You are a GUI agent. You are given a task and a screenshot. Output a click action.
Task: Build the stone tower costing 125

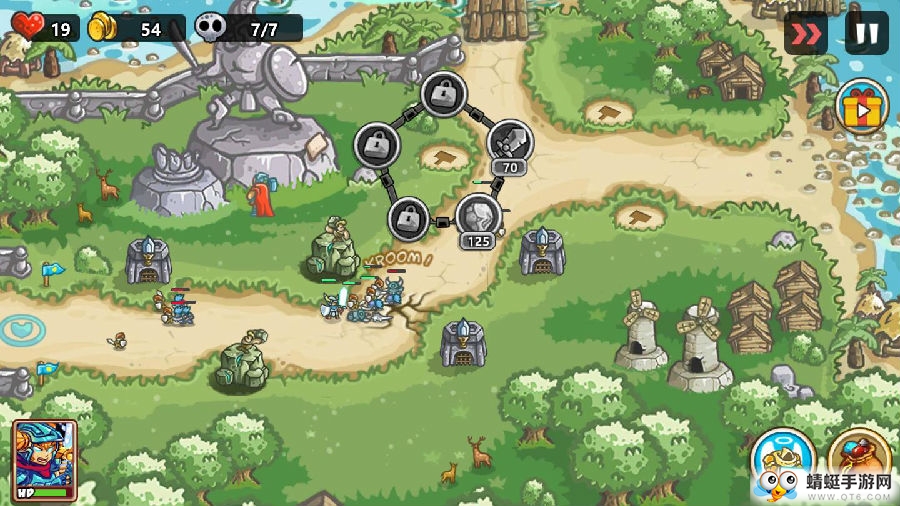pyautogui.click(x=478, y=214)
